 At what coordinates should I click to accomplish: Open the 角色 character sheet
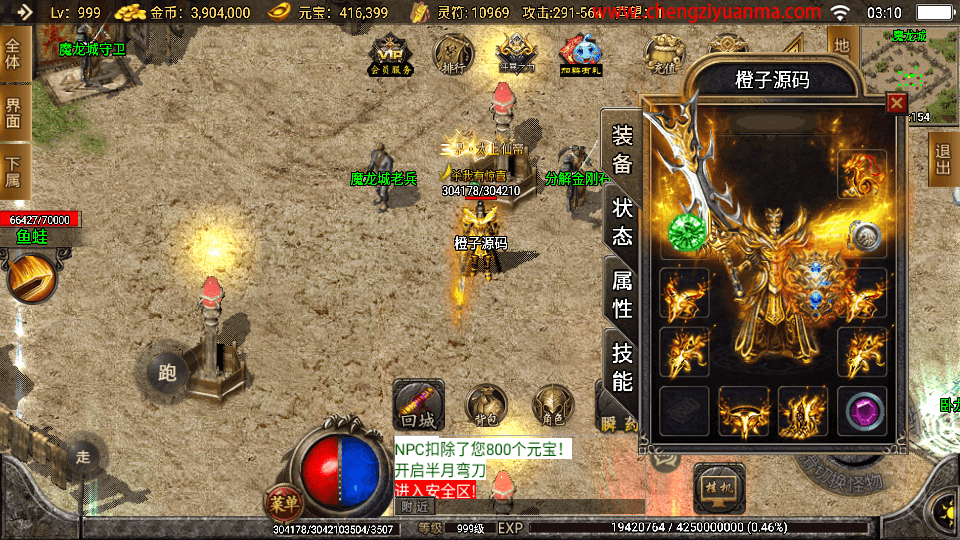[x=552, y=406]
